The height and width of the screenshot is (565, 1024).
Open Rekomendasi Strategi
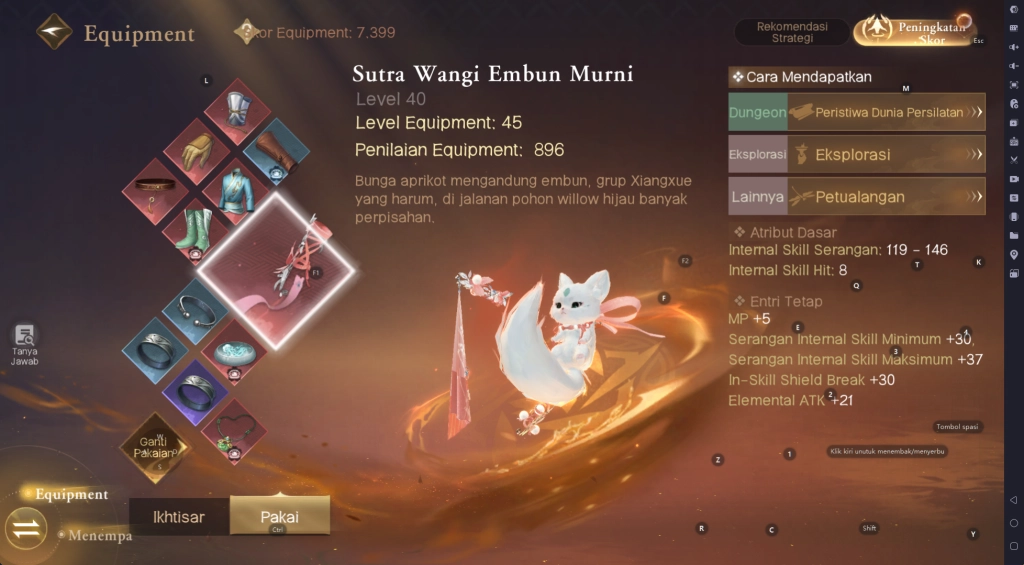click(x=790, y=31)
